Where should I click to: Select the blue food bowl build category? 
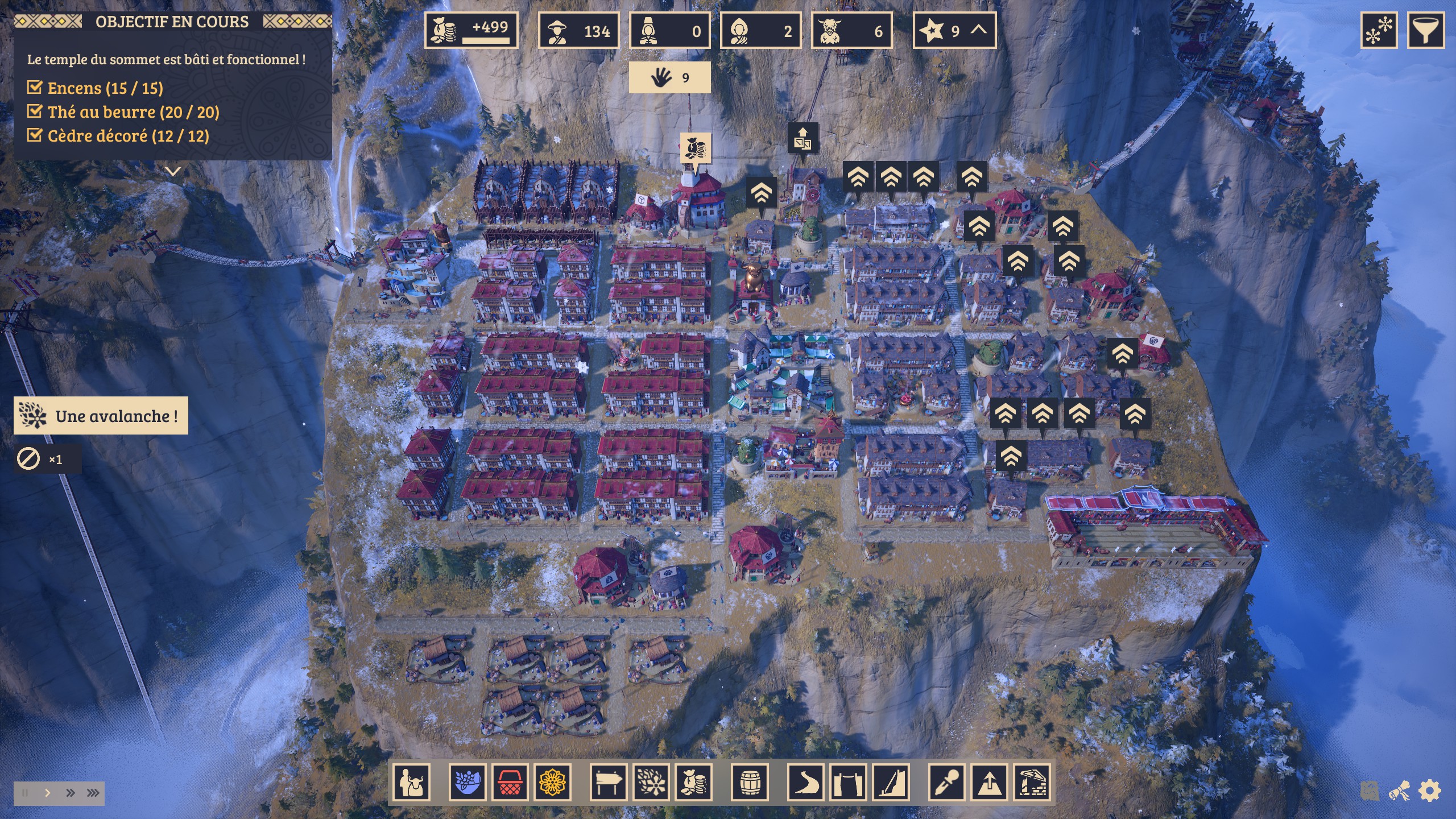468,783
